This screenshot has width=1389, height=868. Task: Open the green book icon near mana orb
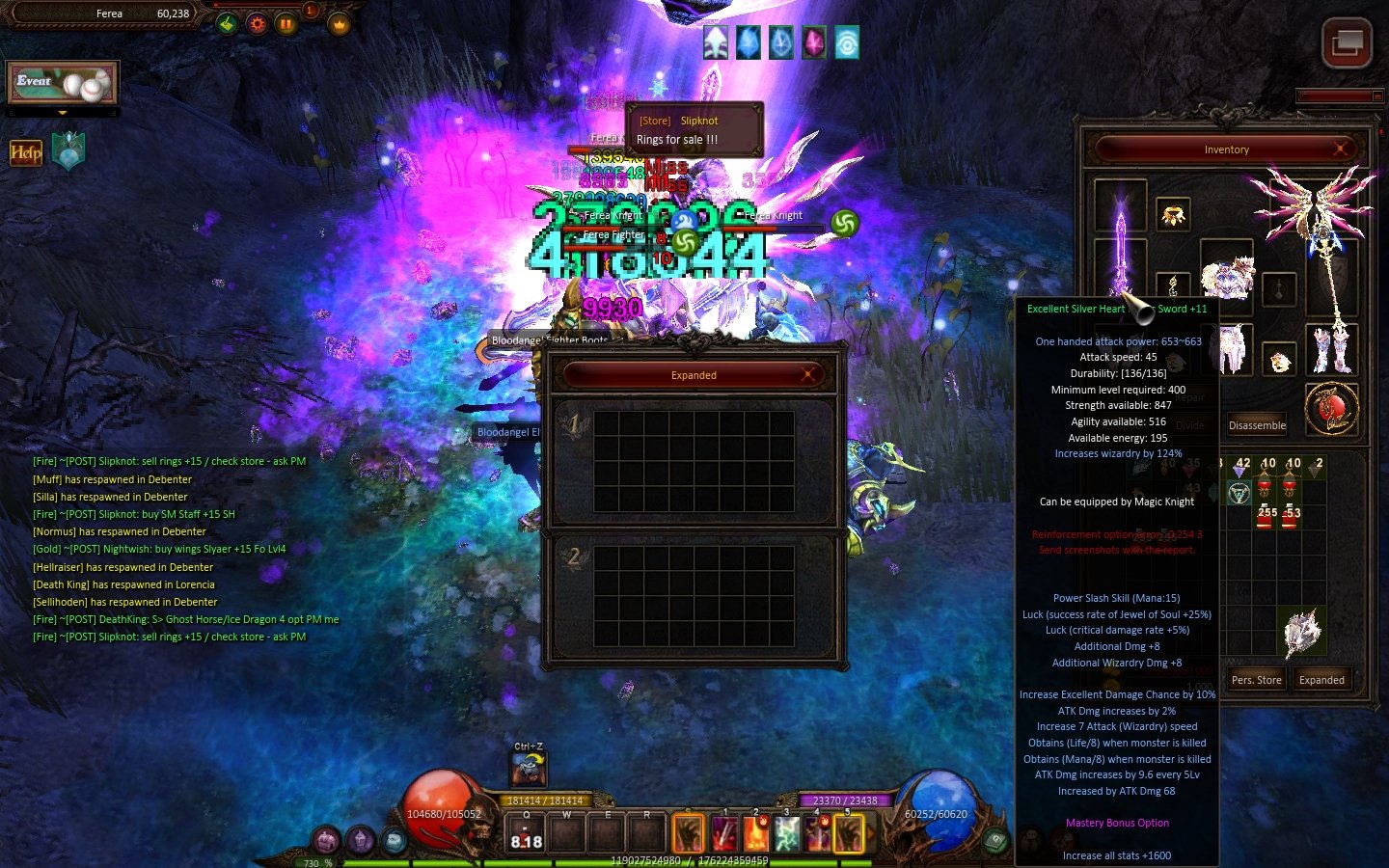[x=994, y=840]
